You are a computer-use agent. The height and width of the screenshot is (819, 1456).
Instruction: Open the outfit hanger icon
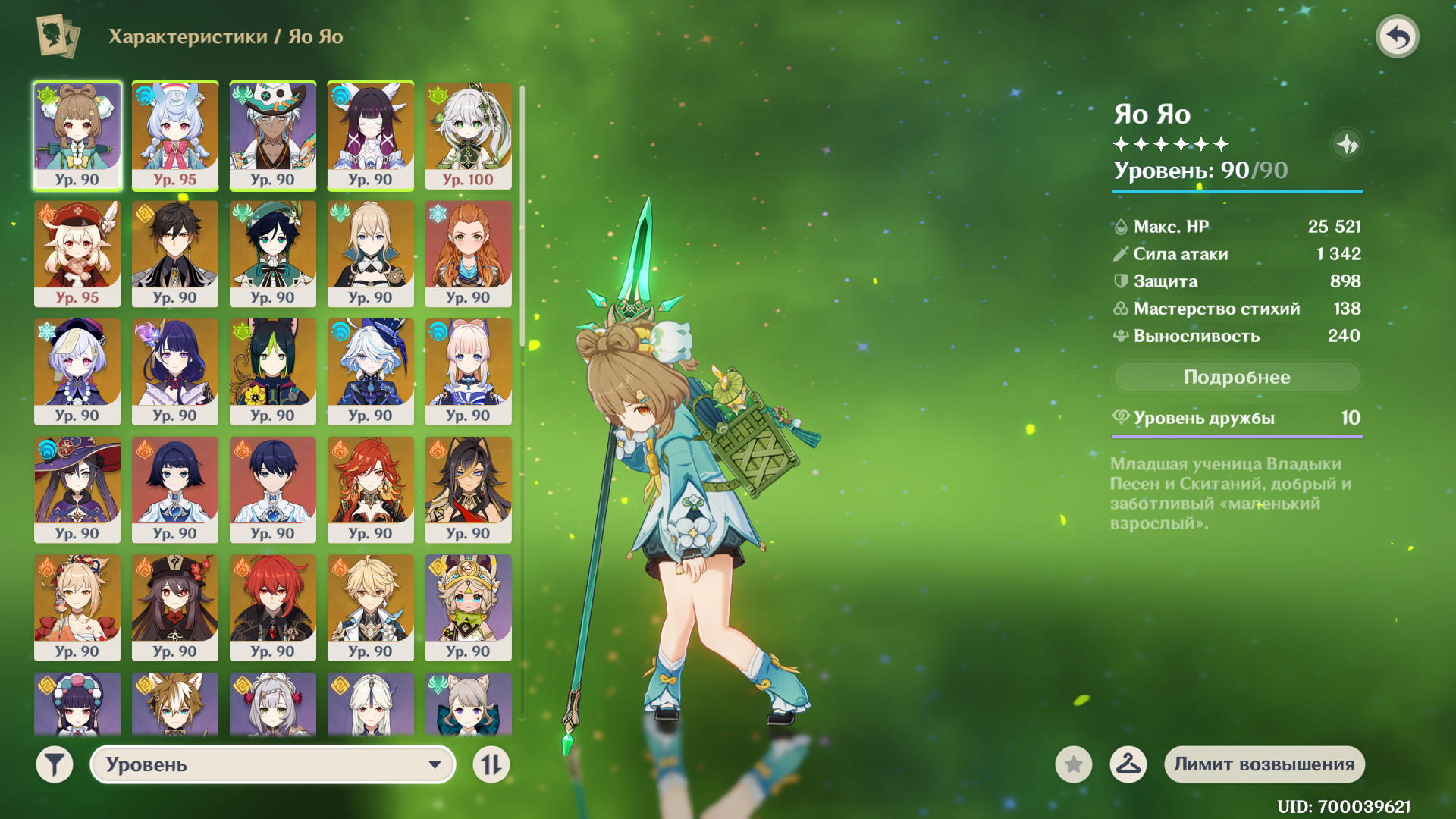(1128, 764)
